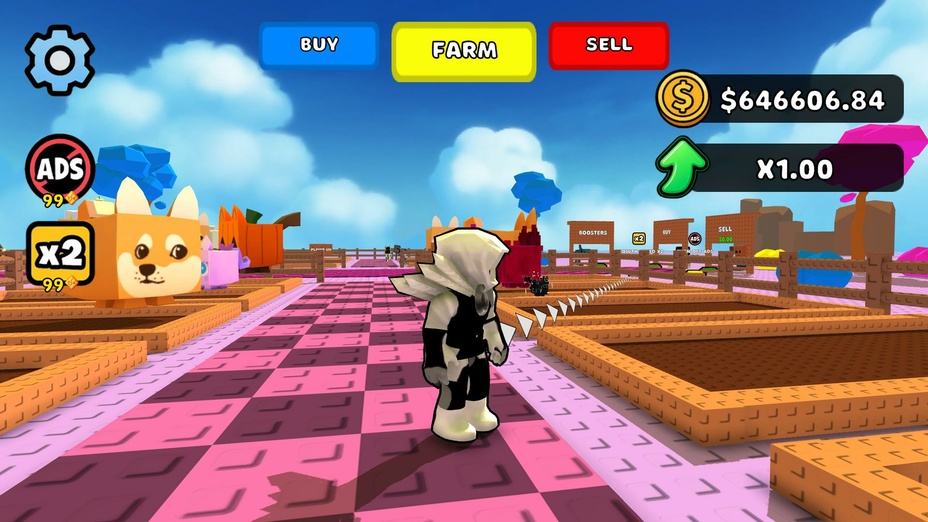Tap the green arrow multiplier upgrade

(682, 168)
